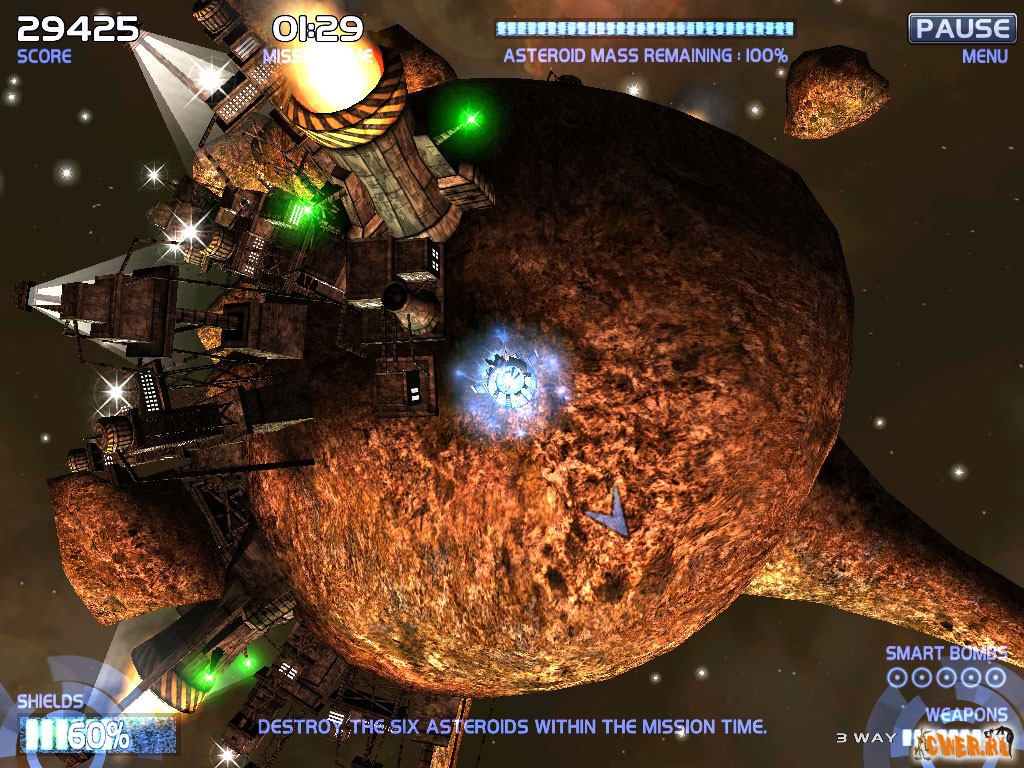Open the Pause menu button
Viewport: 1024px width, 768px height.
(961, 28)
